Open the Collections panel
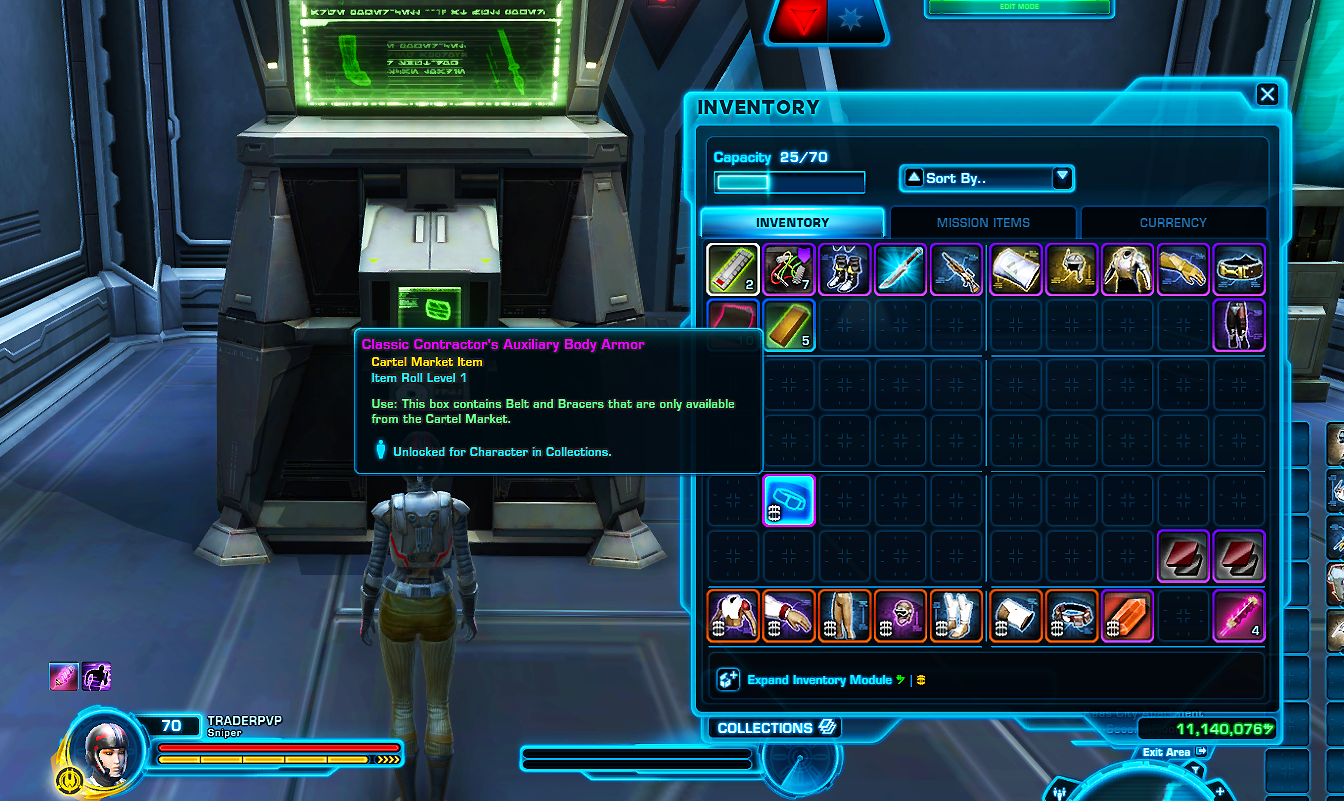This screenshot has height=801, width=1344. pyautogui.click(x=774, y=727)
